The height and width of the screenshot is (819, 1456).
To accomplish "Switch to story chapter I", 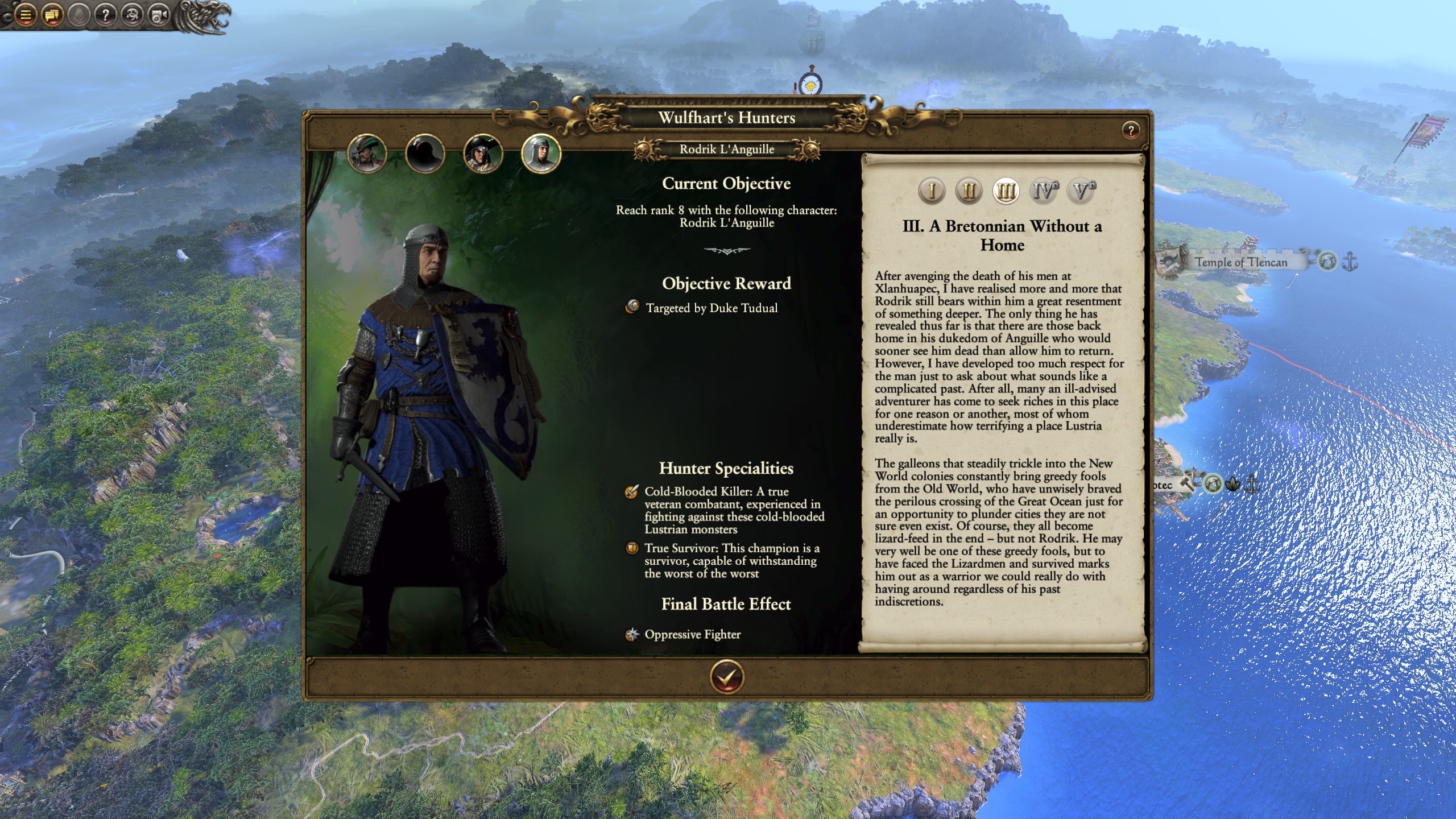I will [932, 191].
